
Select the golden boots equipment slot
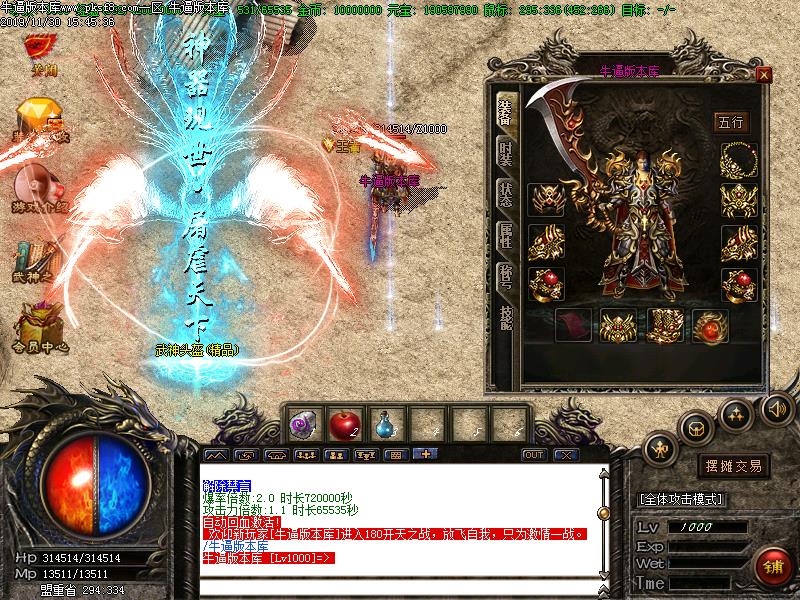665,324
